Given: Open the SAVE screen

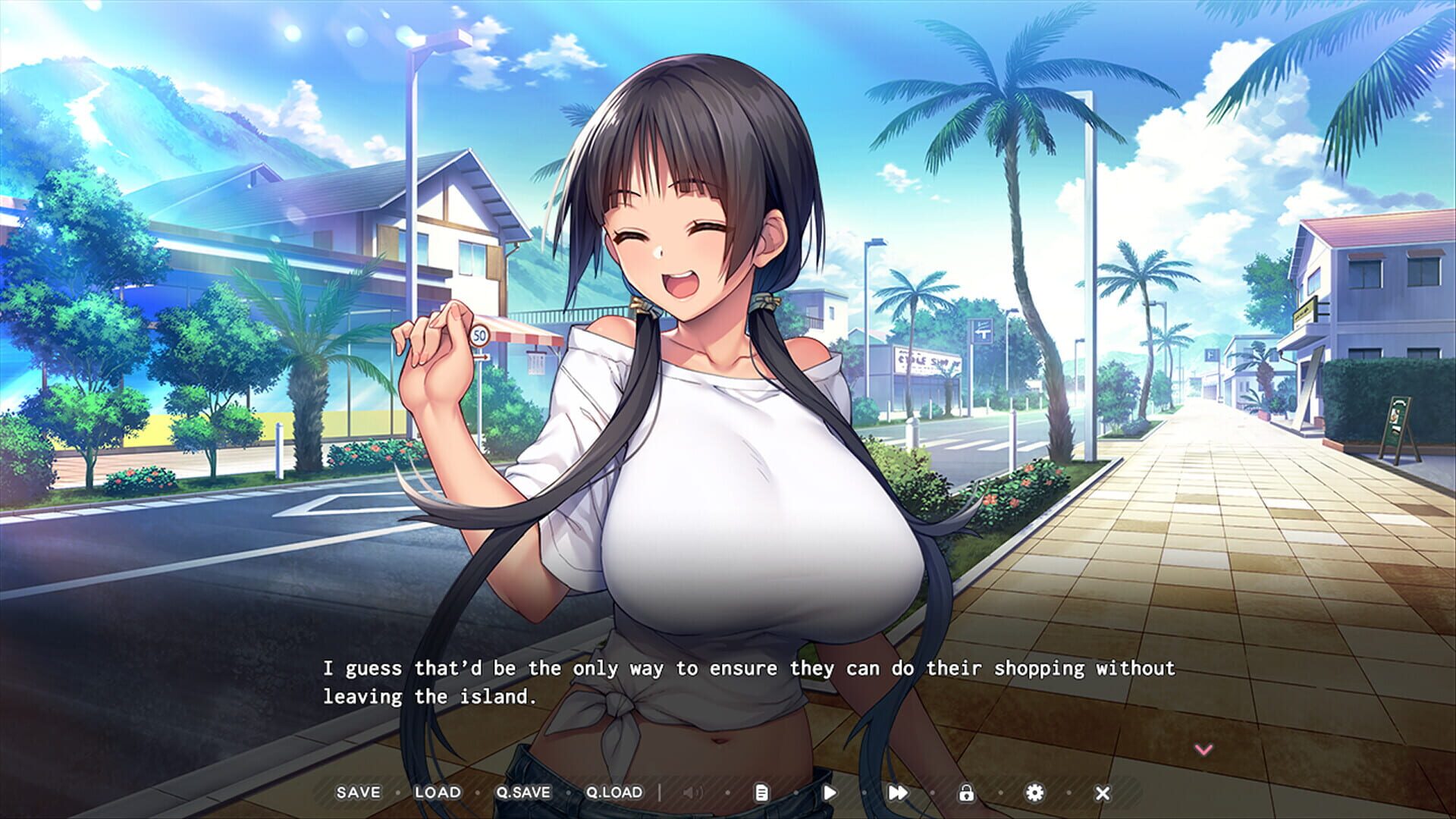Looking at the screenshot, I should (359, 792).
